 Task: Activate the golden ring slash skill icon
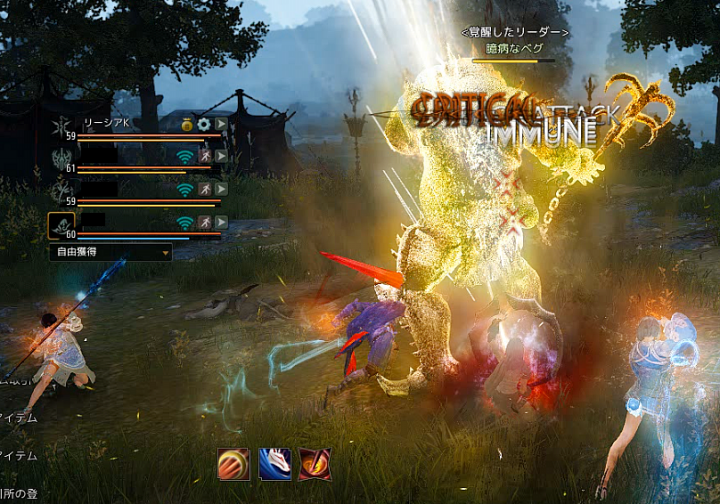coord(234,464)
